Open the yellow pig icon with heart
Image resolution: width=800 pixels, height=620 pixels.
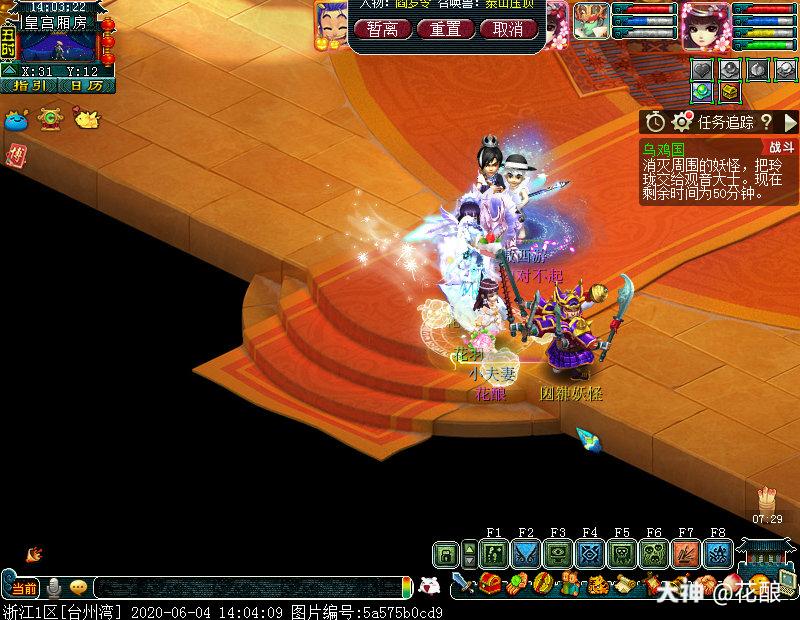[x=88, y=119]
